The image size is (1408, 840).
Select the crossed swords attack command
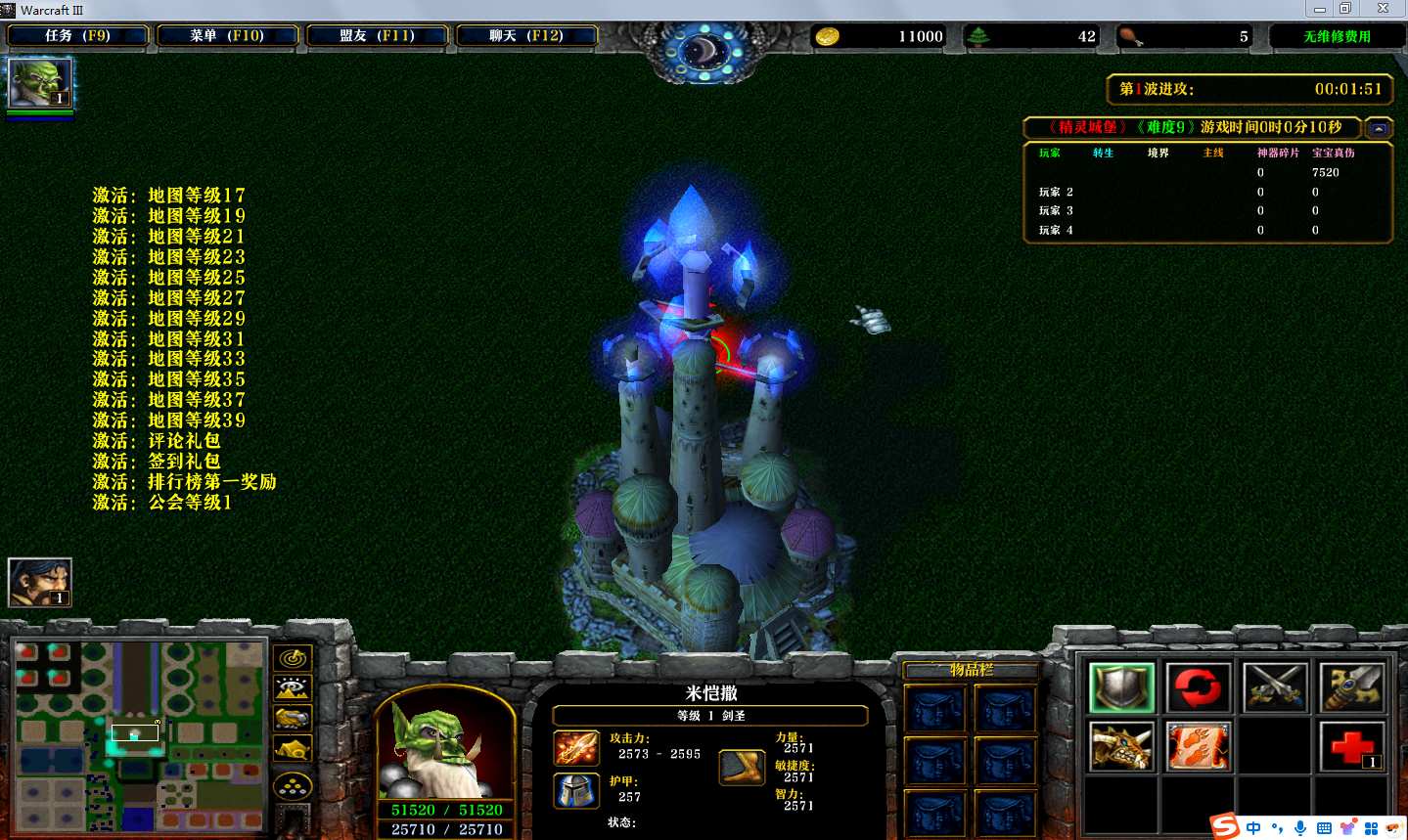(1275, 687)
